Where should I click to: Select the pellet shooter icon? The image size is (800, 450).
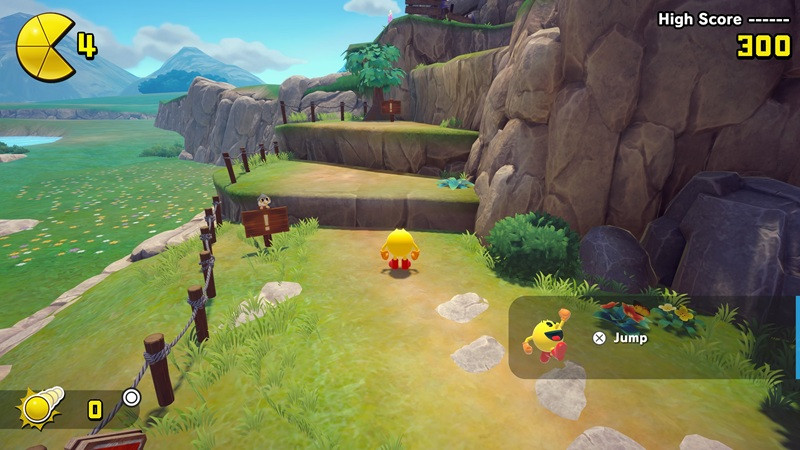(x=42, y=406)
